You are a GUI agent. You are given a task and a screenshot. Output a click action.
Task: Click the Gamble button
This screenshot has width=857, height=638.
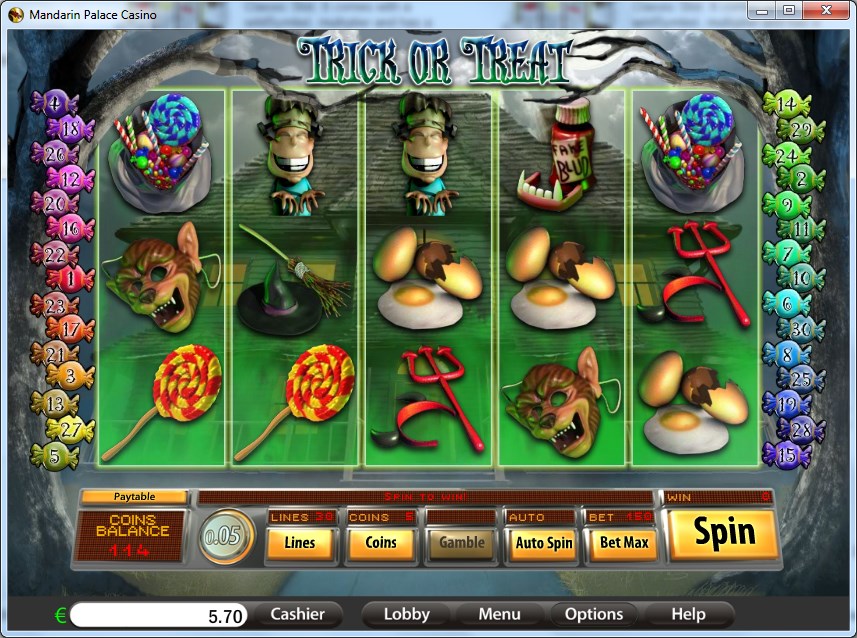point(461,543)
